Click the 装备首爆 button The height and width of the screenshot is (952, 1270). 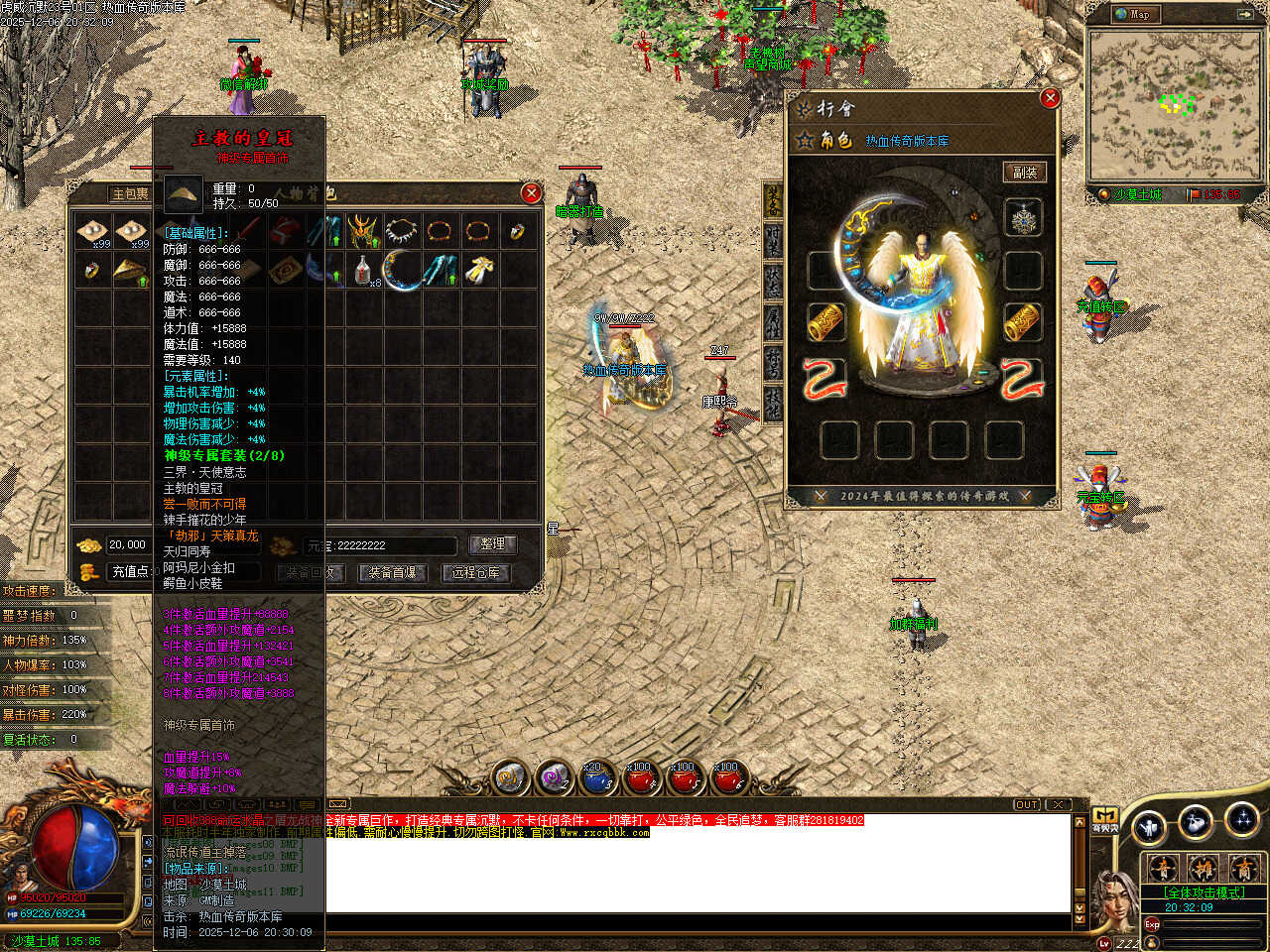pos(393,572)
